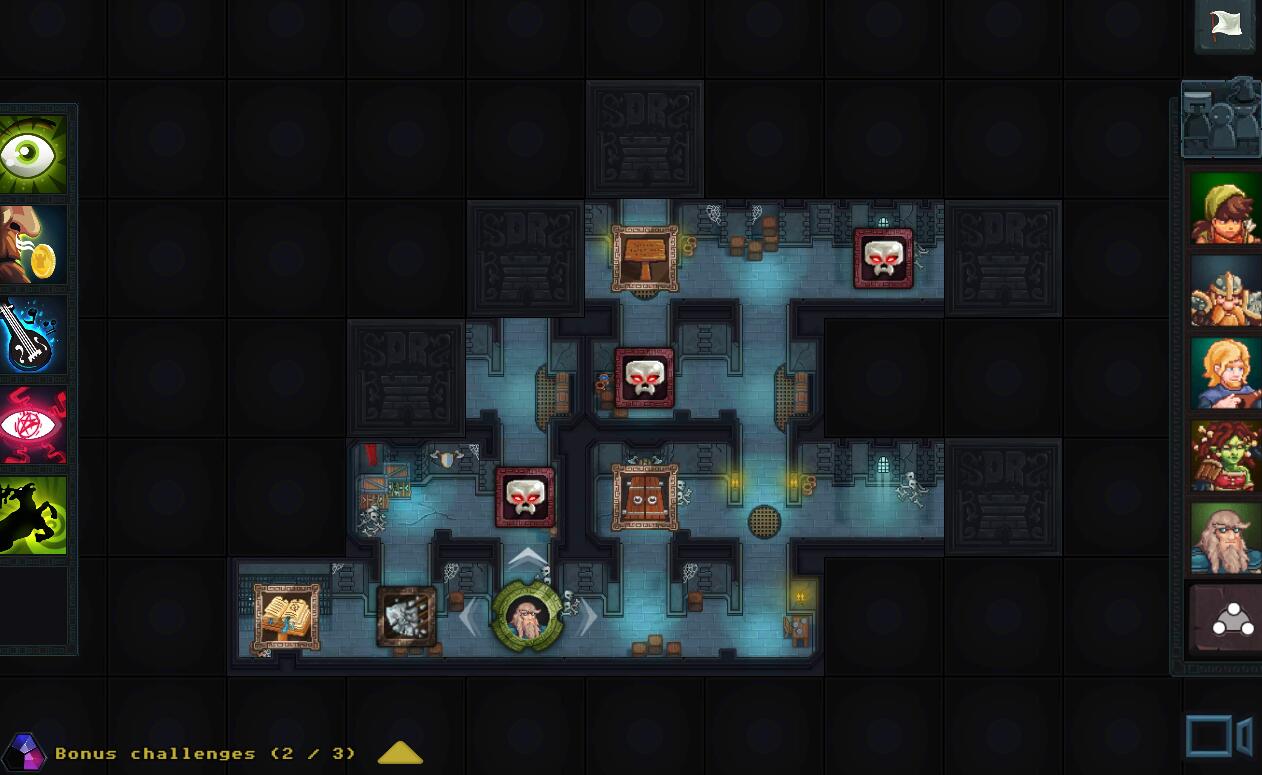The image size is (1262, 775).
Task: Choose the bearded old man with glasses portrait
Action: (x=1226, y=539)
